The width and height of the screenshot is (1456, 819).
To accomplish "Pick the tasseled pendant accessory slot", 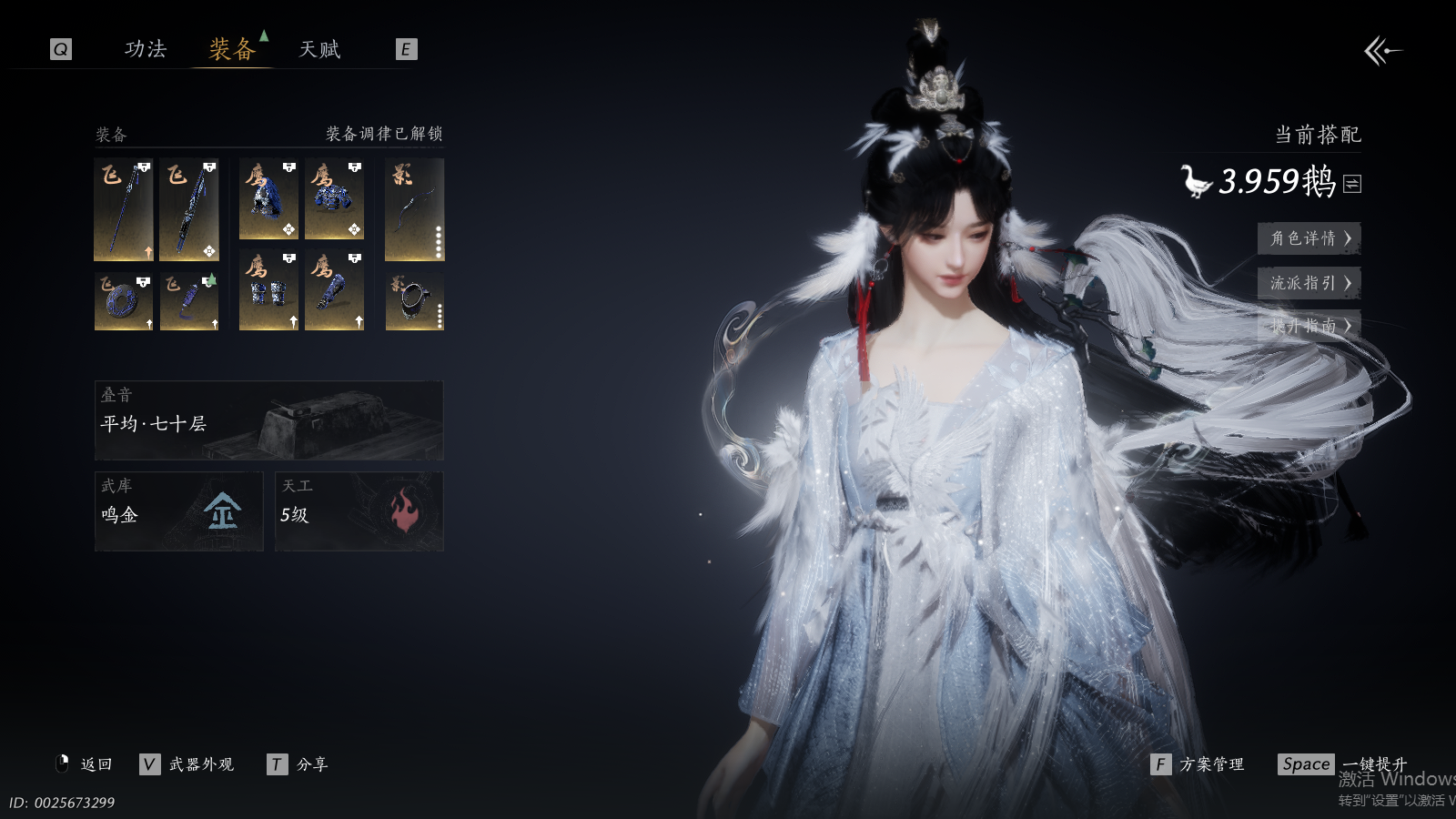I will [189, 301].
